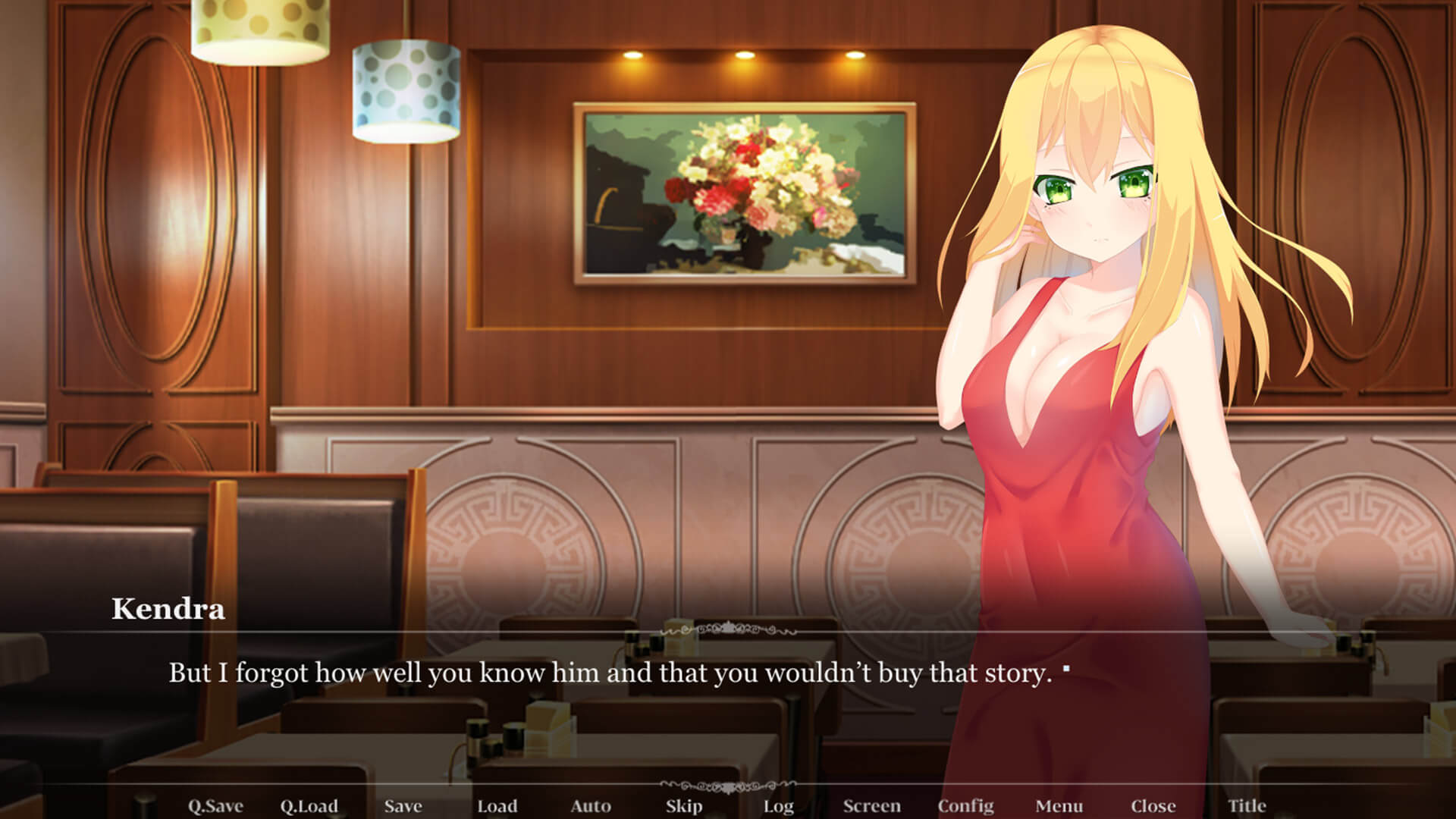Open the Save screen
Image resolution: width=1456 pixels, height=819 pixels.
click(403, 806)
